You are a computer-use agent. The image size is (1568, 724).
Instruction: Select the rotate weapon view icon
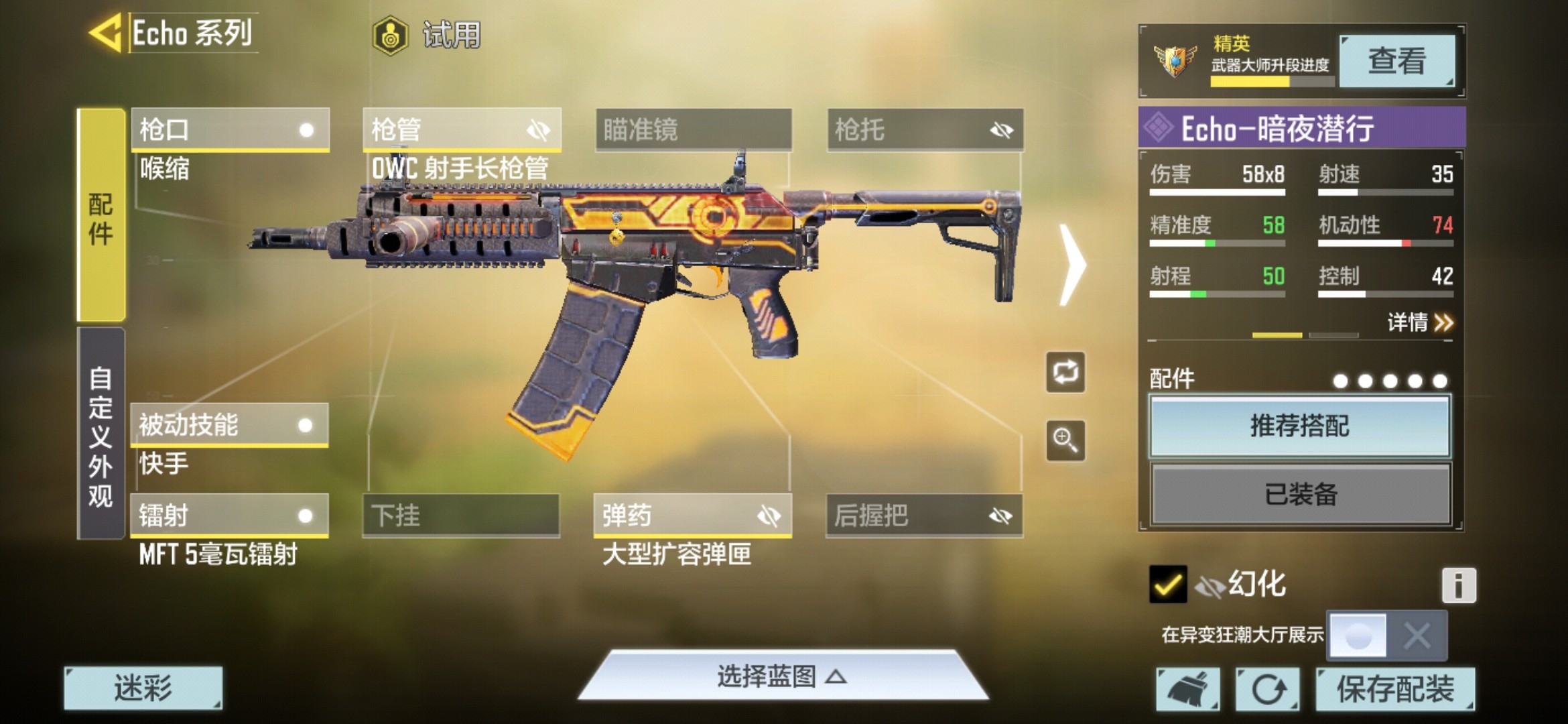tap(1065, 373)
